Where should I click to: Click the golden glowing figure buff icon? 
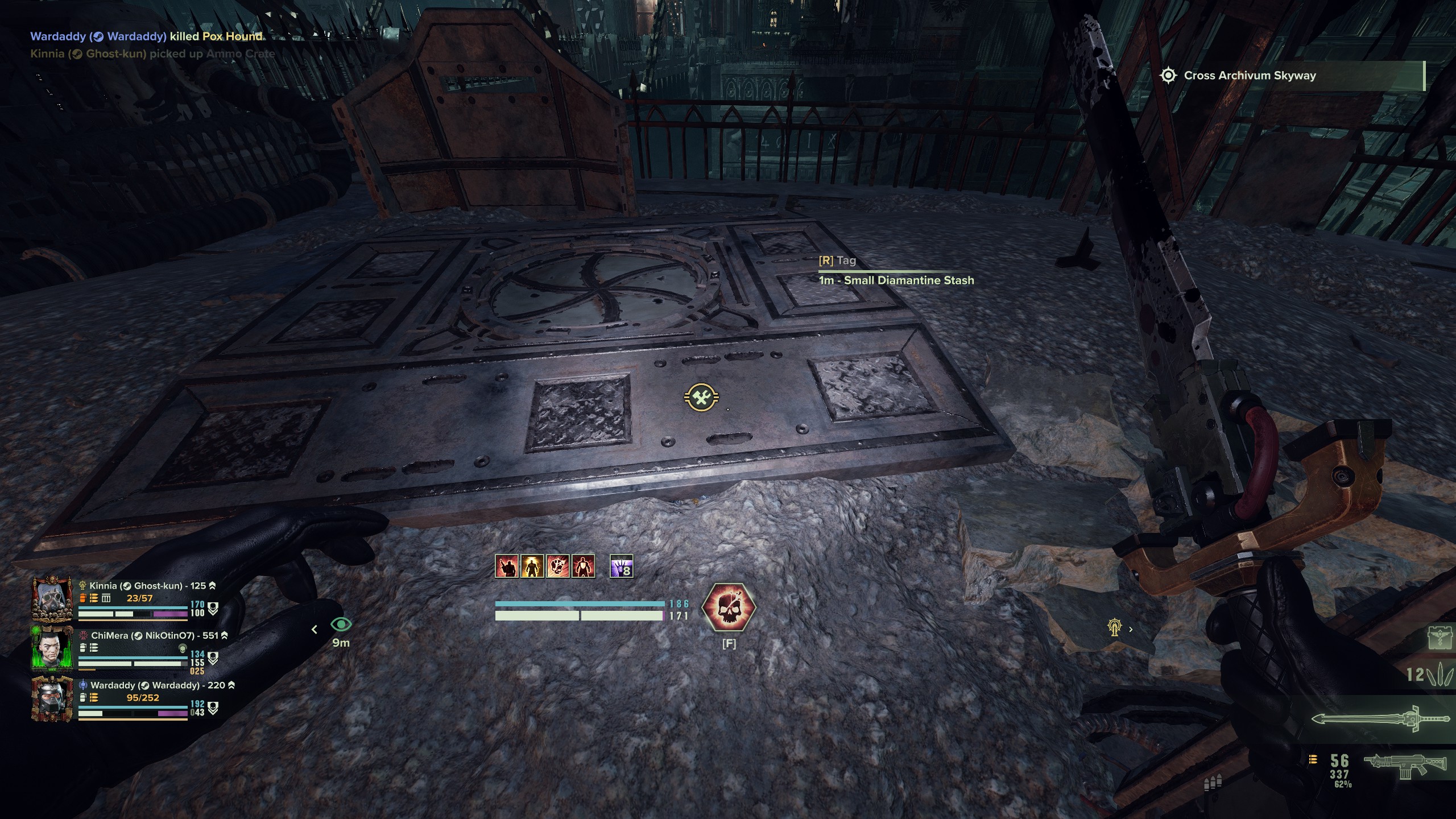[532, 566]
